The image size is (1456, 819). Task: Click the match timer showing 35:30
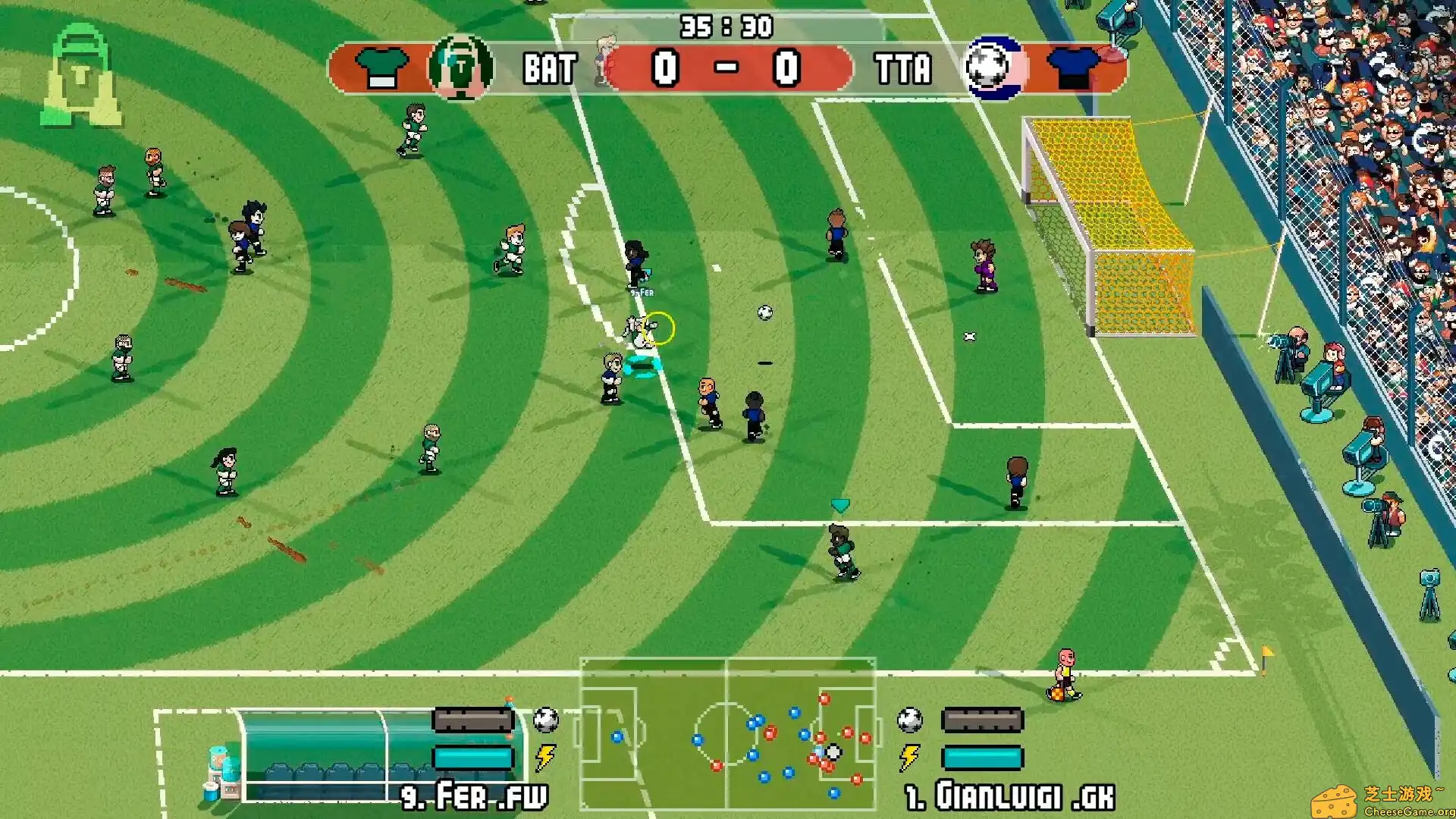coord(726,27)
